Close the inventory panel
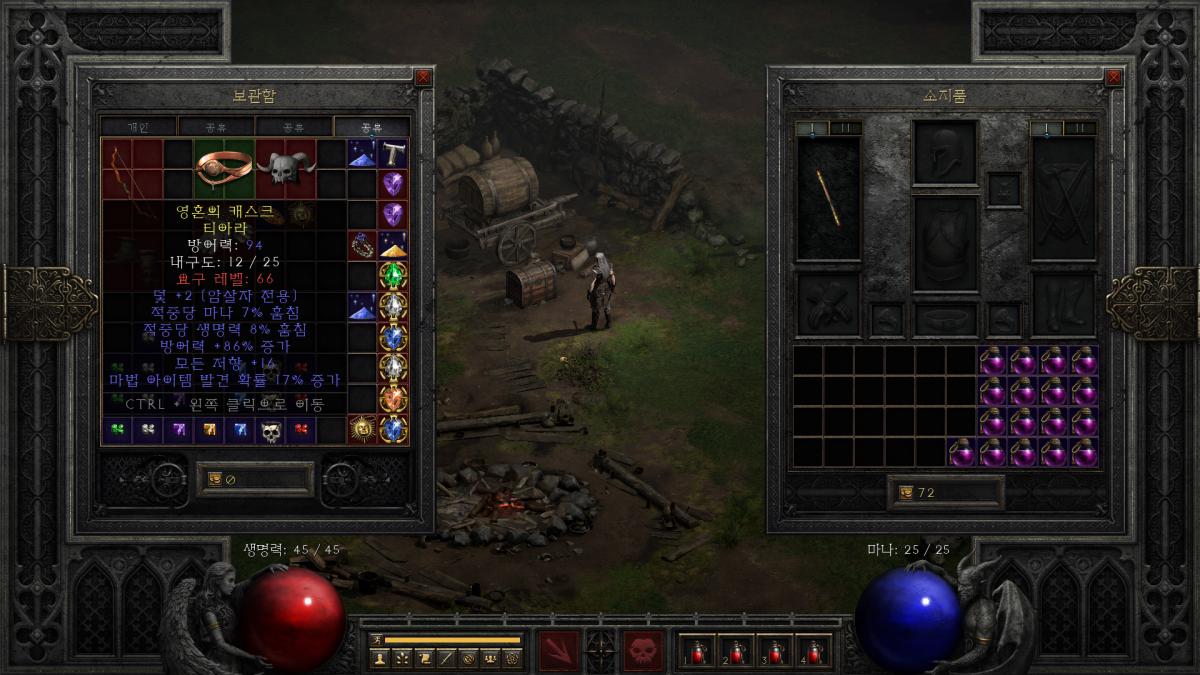The height and width of the screenshot is (675, 1200). 1113,77
